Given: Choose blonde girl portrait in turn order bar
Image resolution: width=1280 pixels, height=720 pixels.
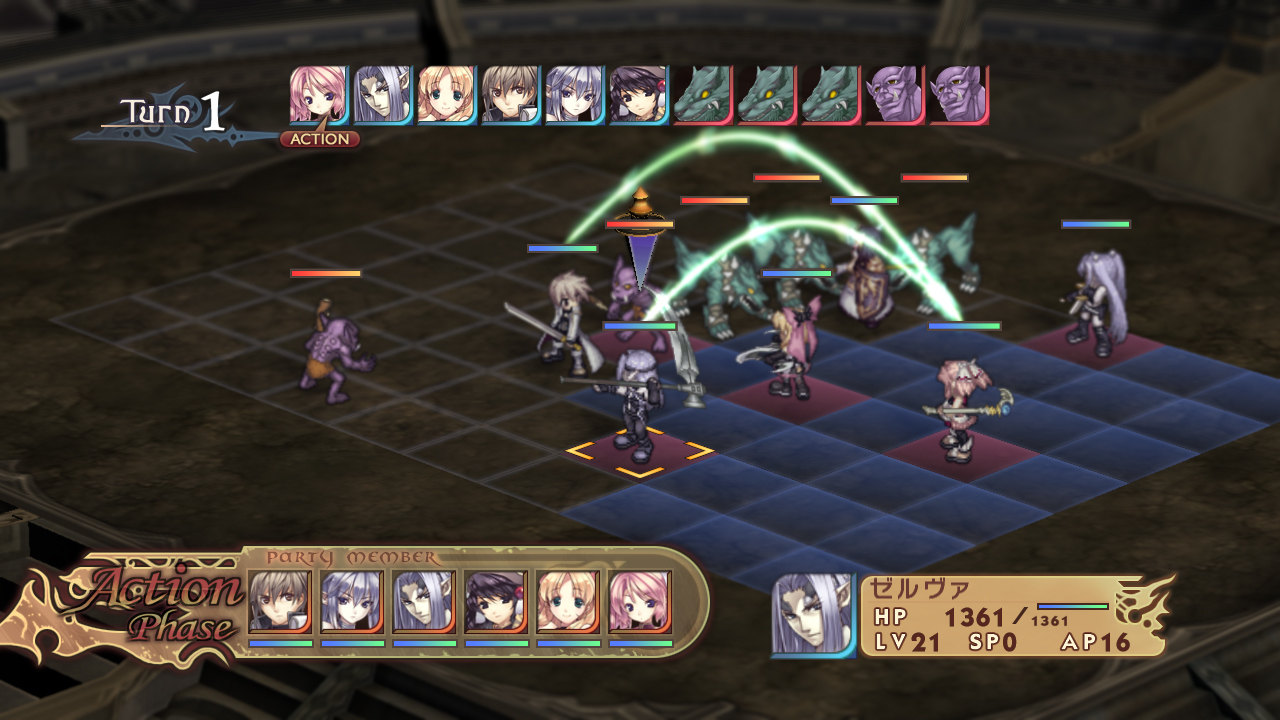Looking at the screenshot, I should click(x=446, y=95).
